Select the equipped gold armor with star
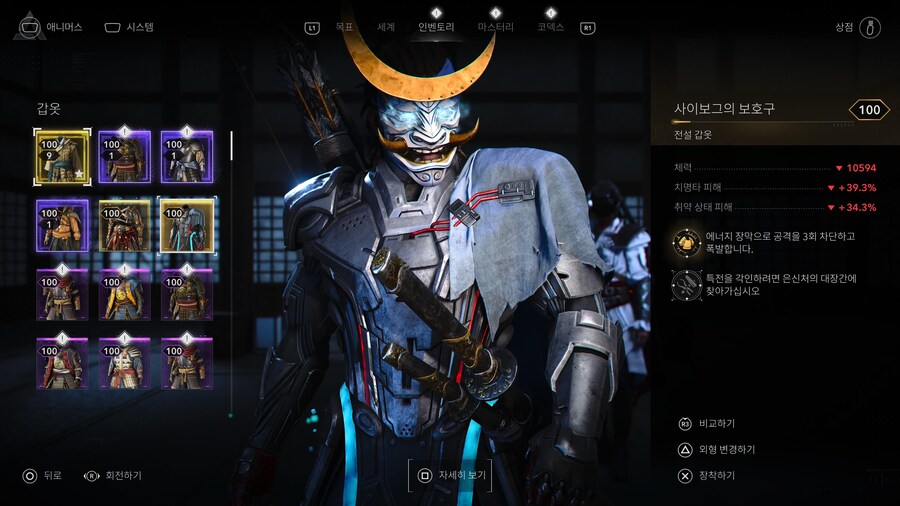 pos(62,157)
